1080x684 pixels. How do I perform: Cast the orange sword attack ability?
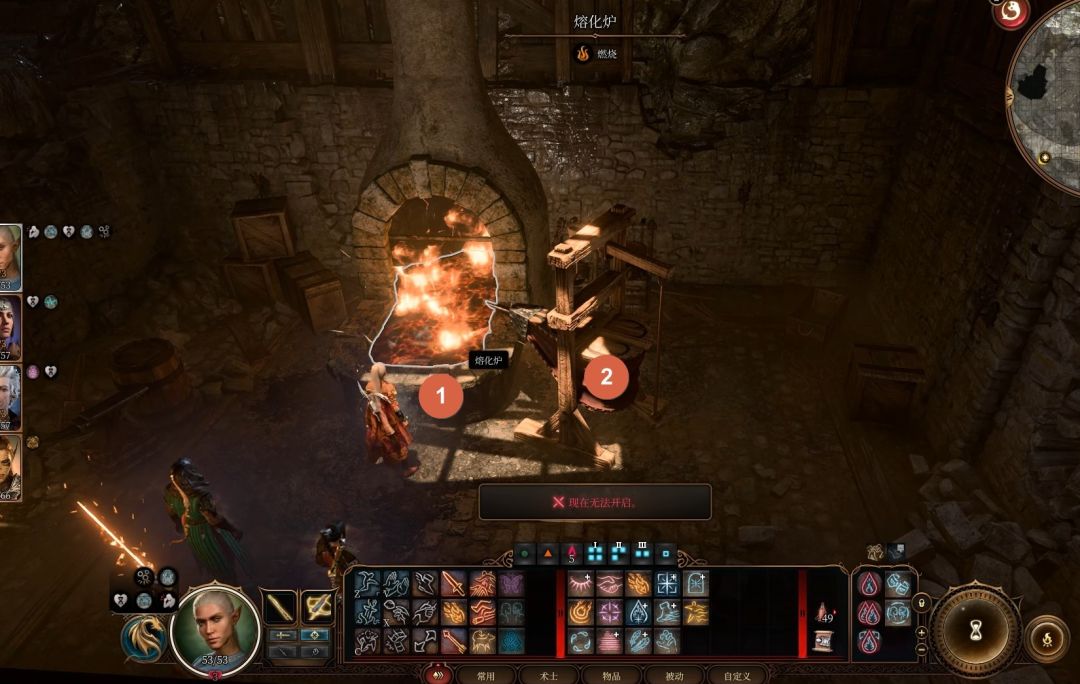[x=455, y=584]
